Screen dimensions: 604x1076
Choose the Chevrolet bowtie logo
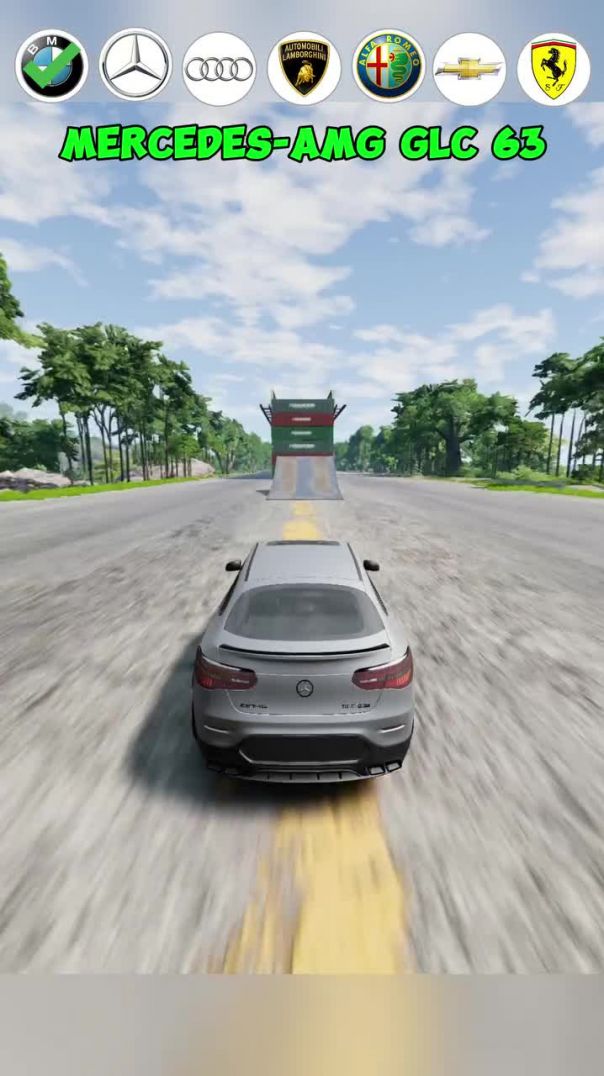tap(470, 68)
